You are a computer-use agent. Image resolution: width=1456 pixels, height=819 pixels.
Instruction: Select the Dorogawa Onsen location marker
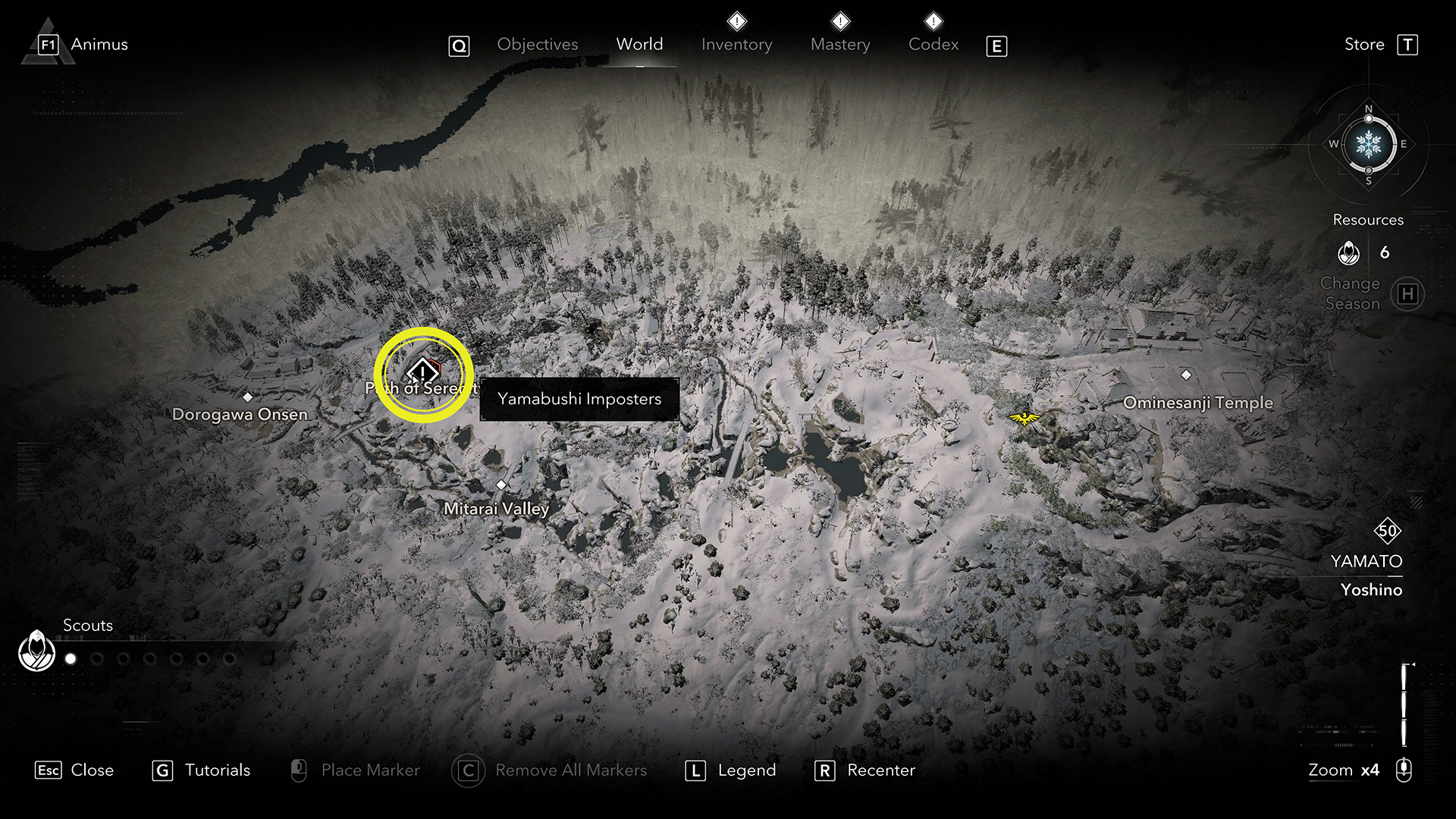[247, 397]
